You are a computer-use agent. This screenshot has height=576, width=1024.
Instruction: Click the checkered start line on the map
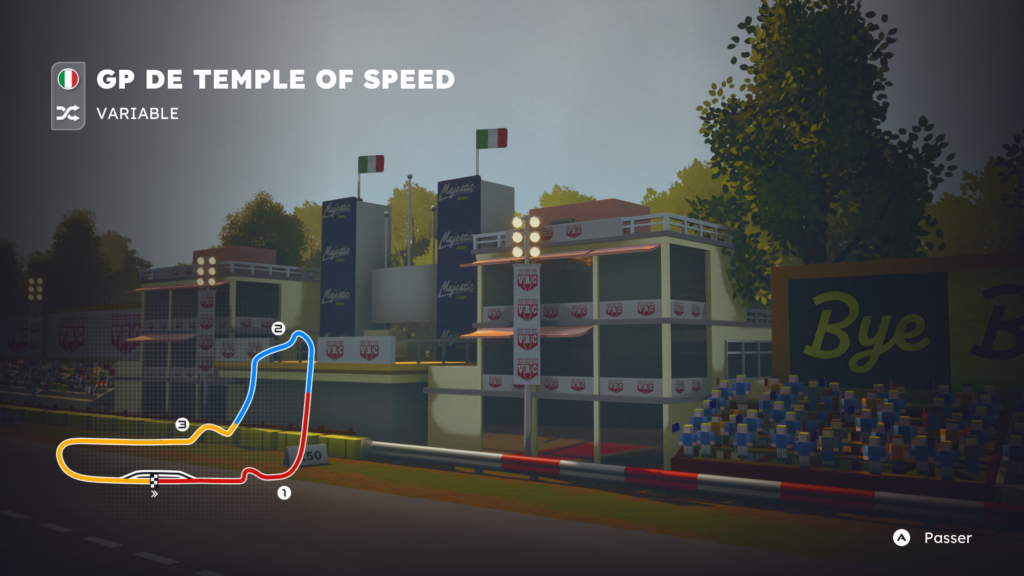(x=153, y=481)
